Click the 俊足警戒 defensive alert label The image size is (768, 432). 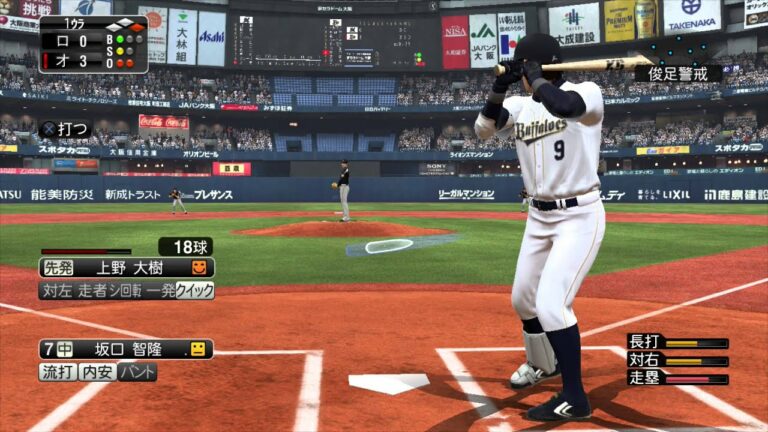coord(684,73)
